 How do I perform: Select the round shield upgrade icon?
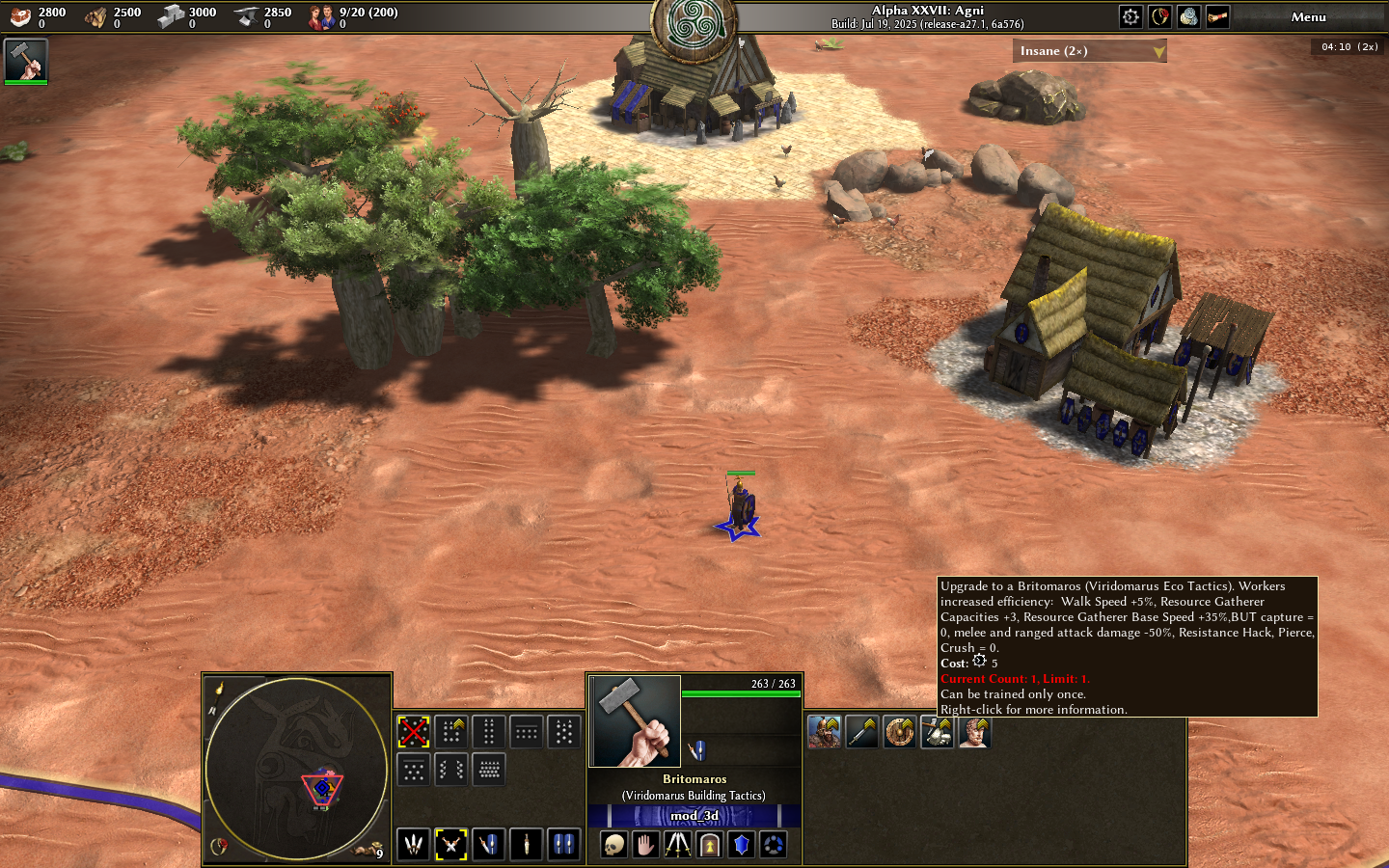pos(900,733)
